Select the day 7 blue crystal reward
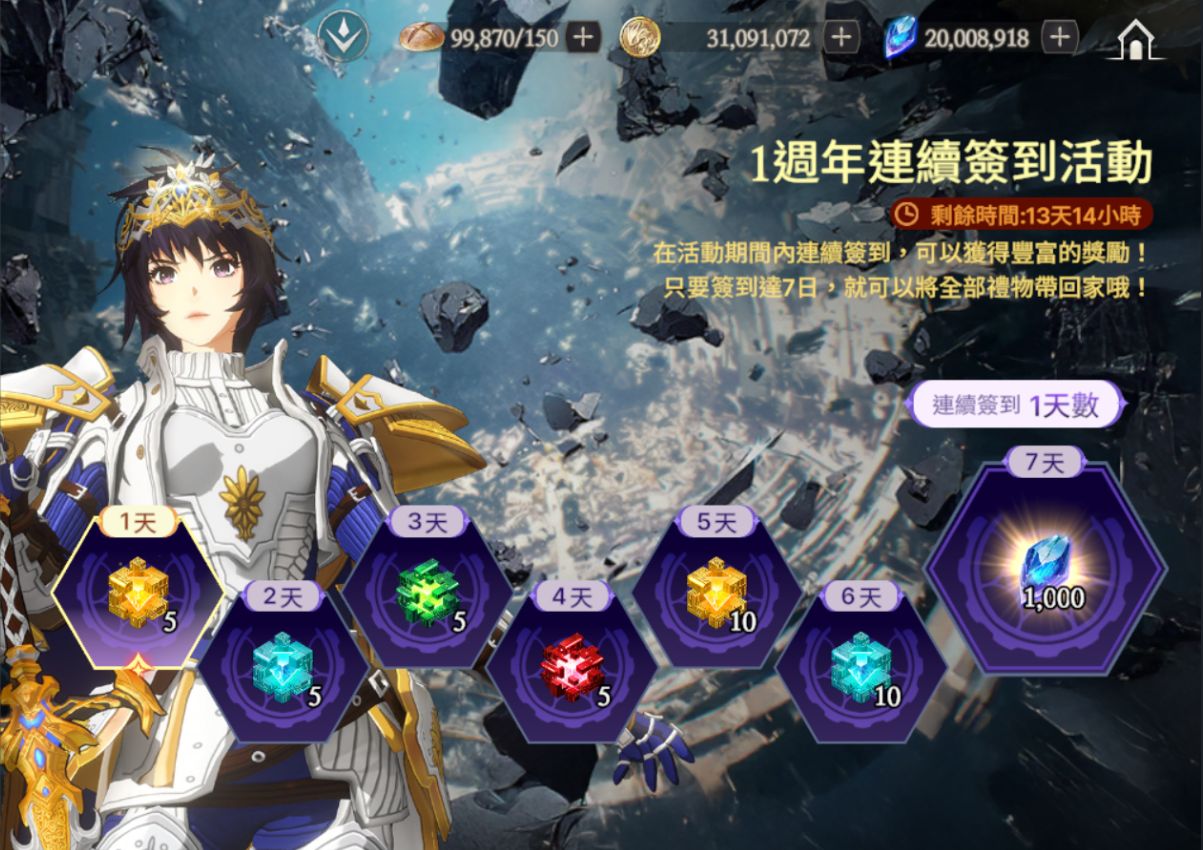Viewport: 1203px width, 850px height. (x=1045, y=570)
